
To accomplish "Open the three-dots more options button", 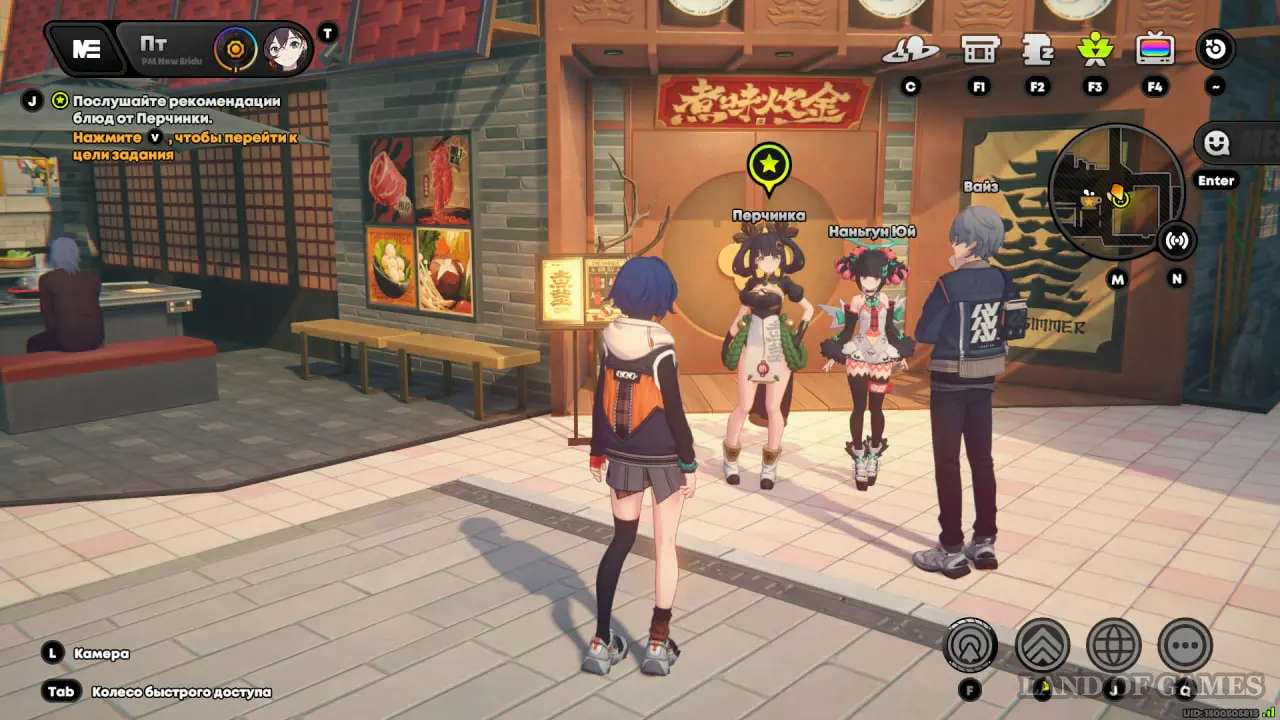I will (x=1185, y=645).
